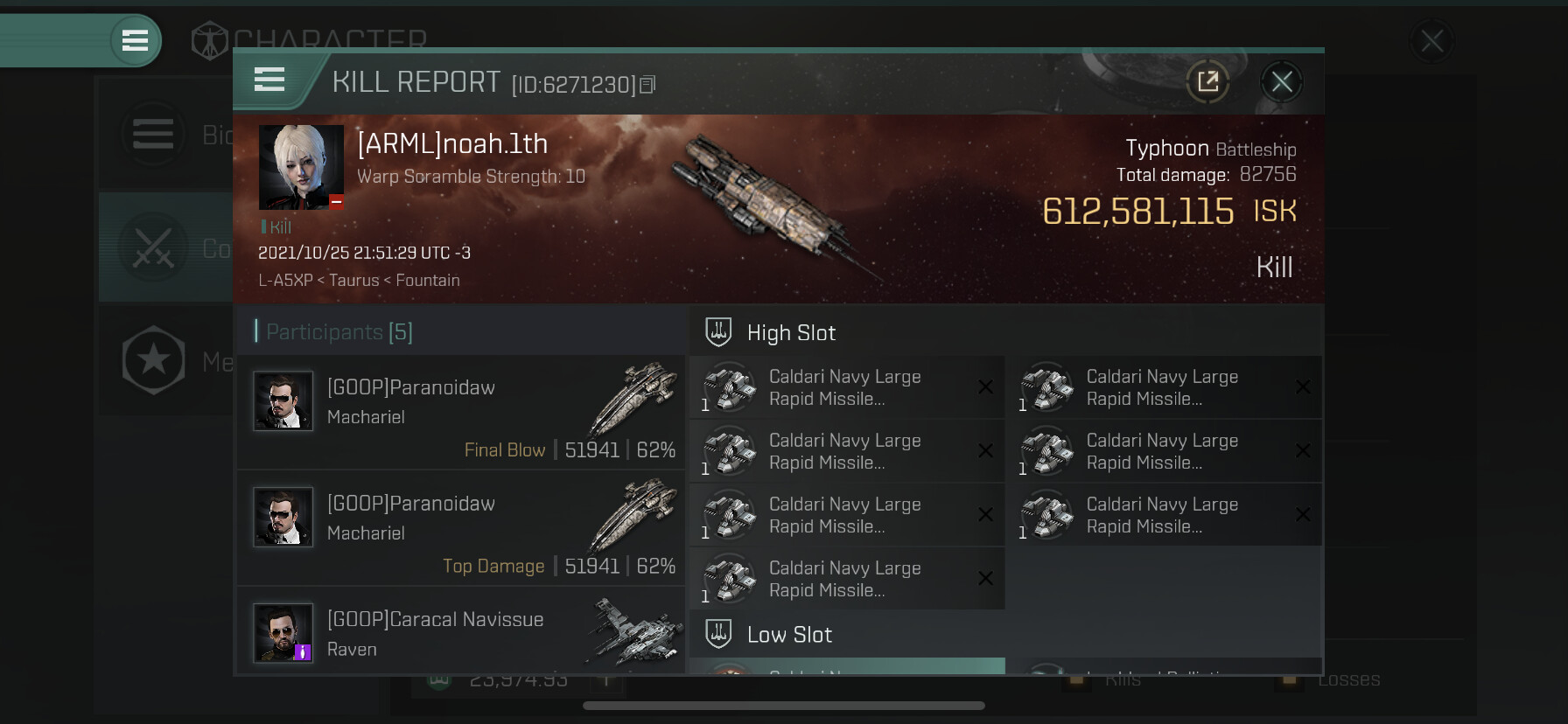1568x724 pixels.
Task: Close the Kill Report window
Action: click(1282, 82)
